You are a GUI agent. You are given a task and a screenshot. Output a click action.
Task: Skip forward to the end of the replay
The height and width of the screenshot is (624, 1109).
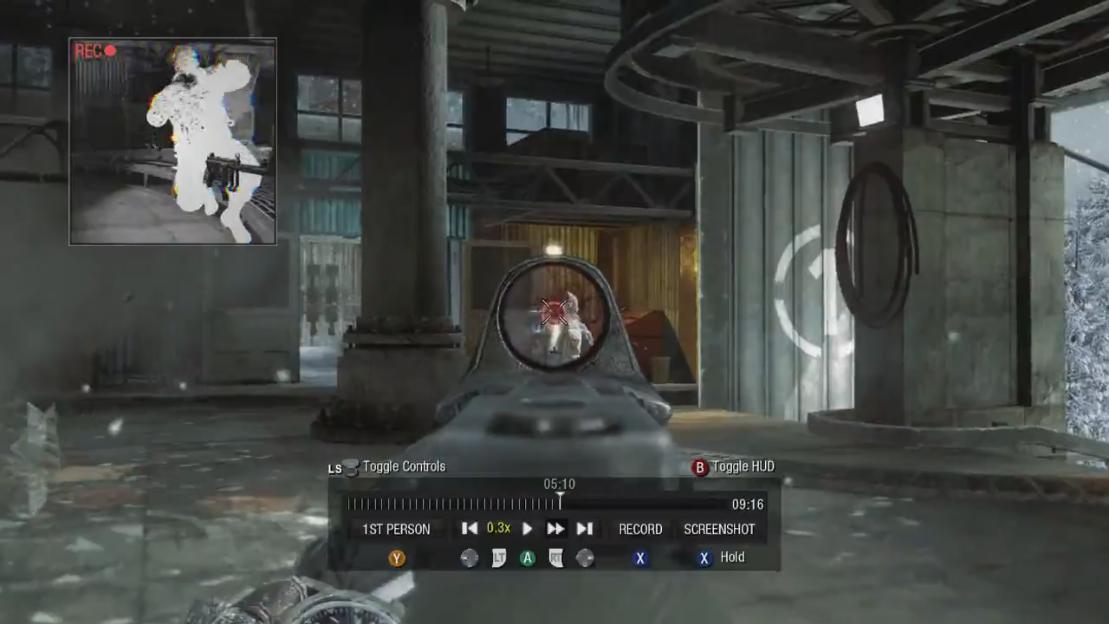click(585, 529)
